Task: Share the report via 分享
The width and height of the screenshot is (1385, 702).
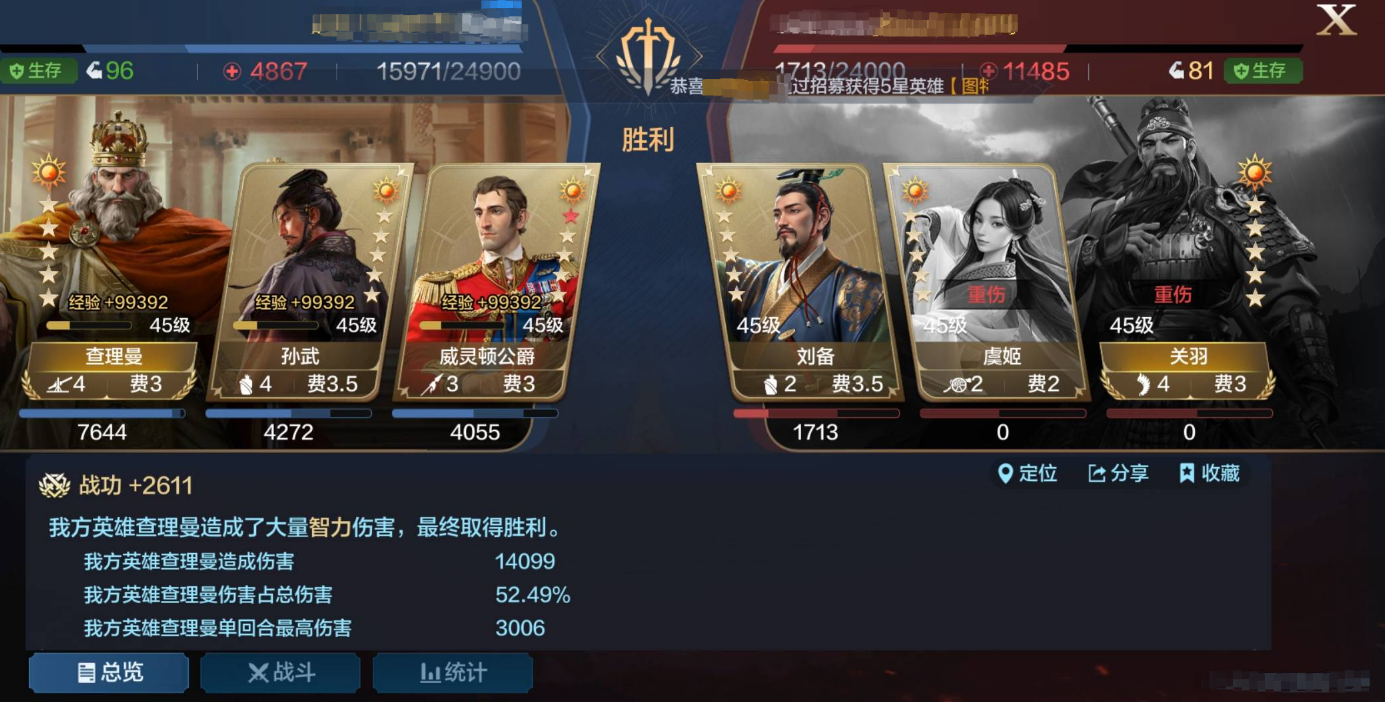Action: pos(1118,473)
